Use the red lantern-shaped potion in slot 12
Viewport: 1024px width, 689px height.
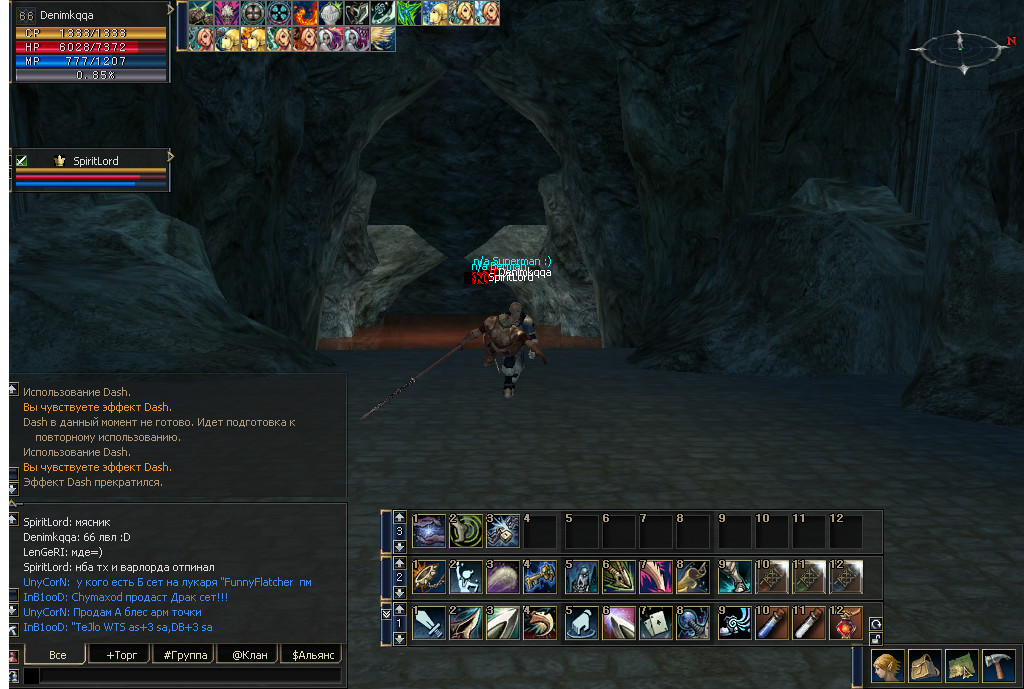pos(846,623)
